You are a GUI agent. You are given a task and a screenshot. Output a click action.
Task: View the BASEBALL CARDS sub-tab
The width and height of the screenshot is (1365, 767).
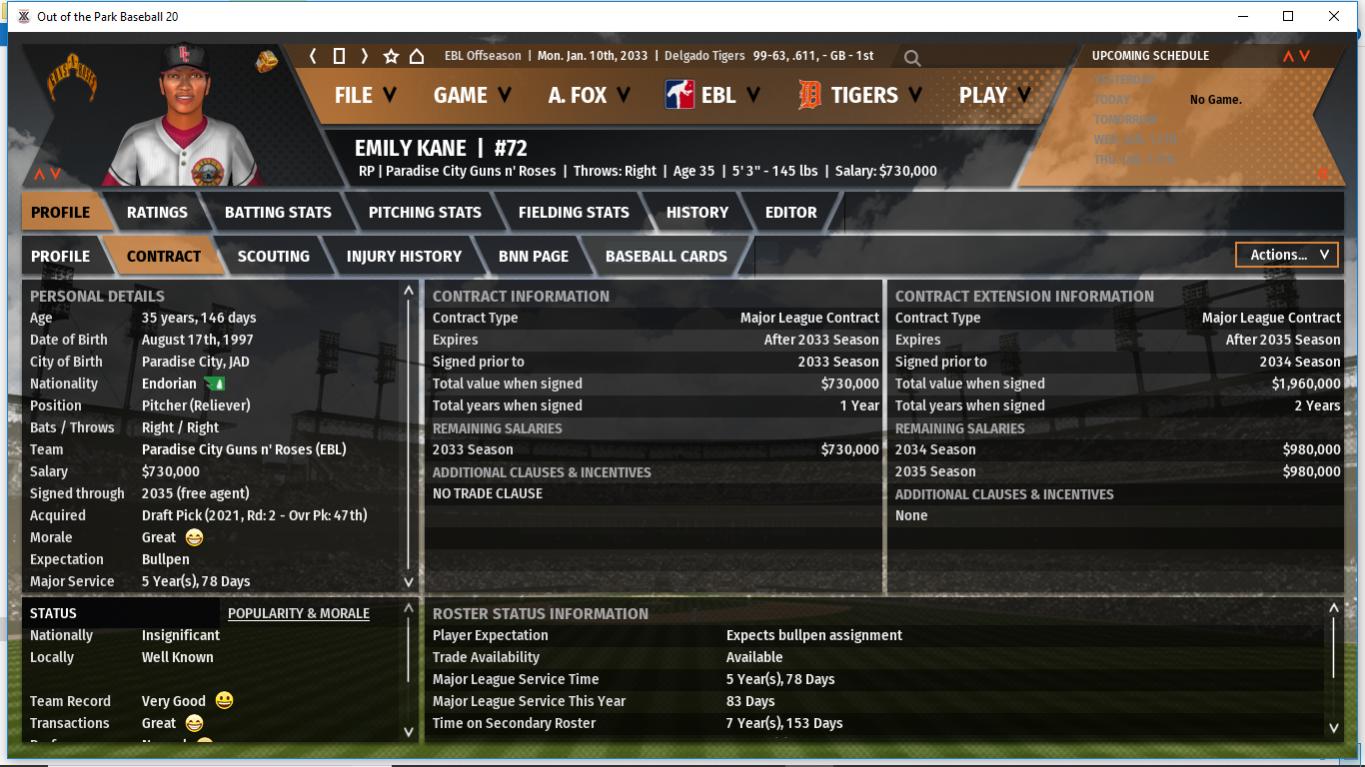[666, 256]
